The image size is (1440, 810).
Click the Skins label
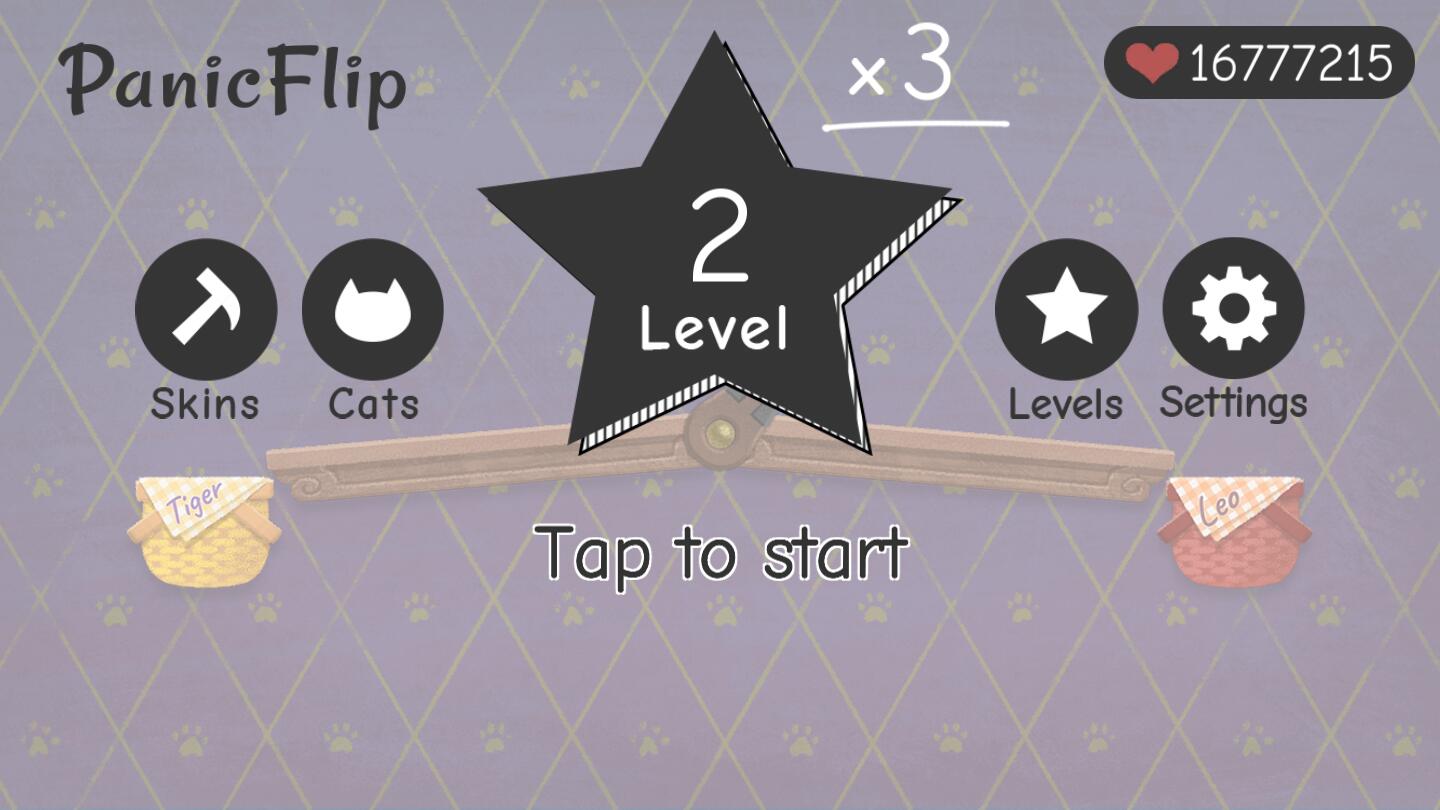pos(203,405)
